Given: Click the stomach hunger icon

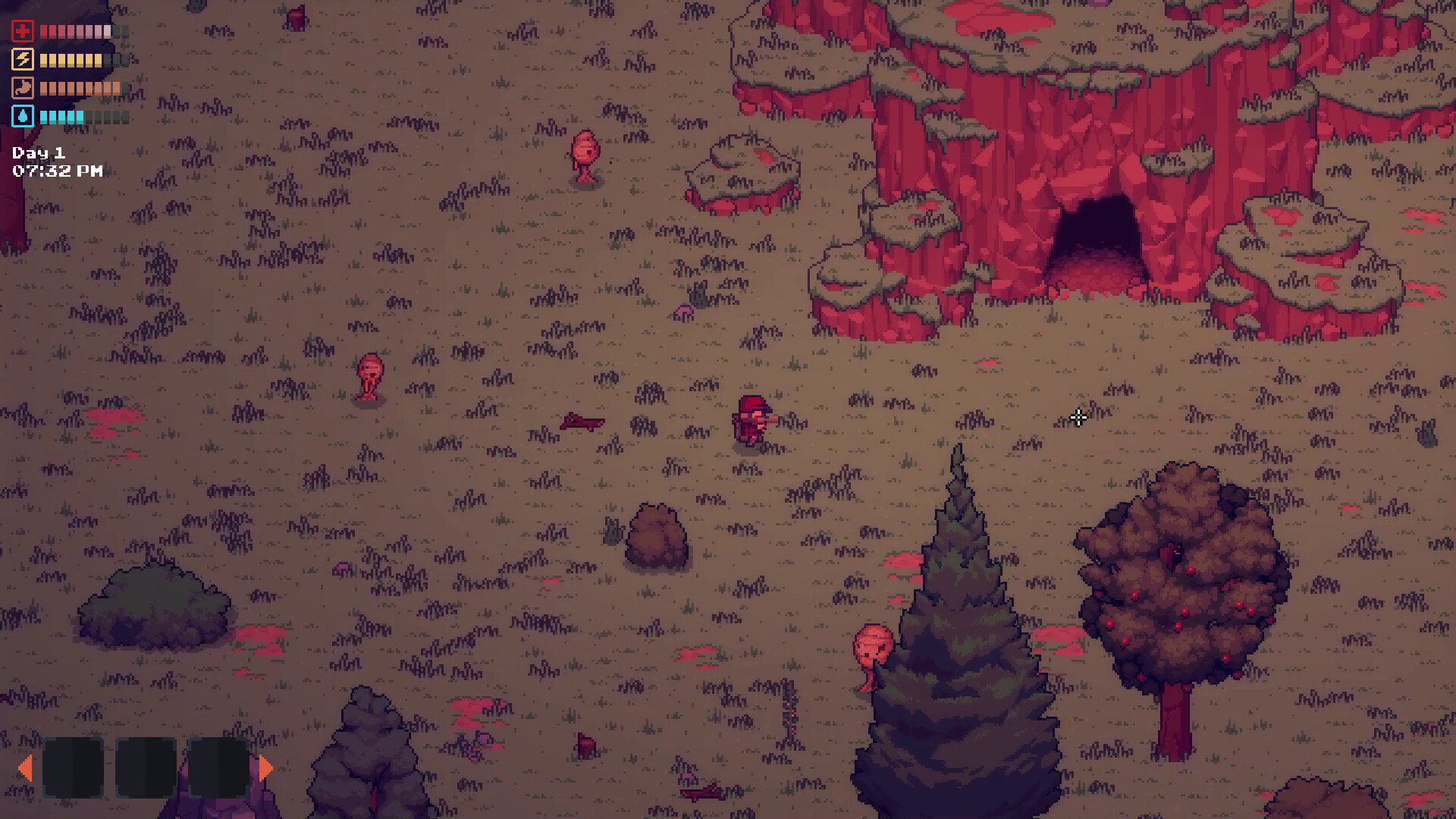Looking at the screenshot, I should pyautogui.click(x=22, y=88).
